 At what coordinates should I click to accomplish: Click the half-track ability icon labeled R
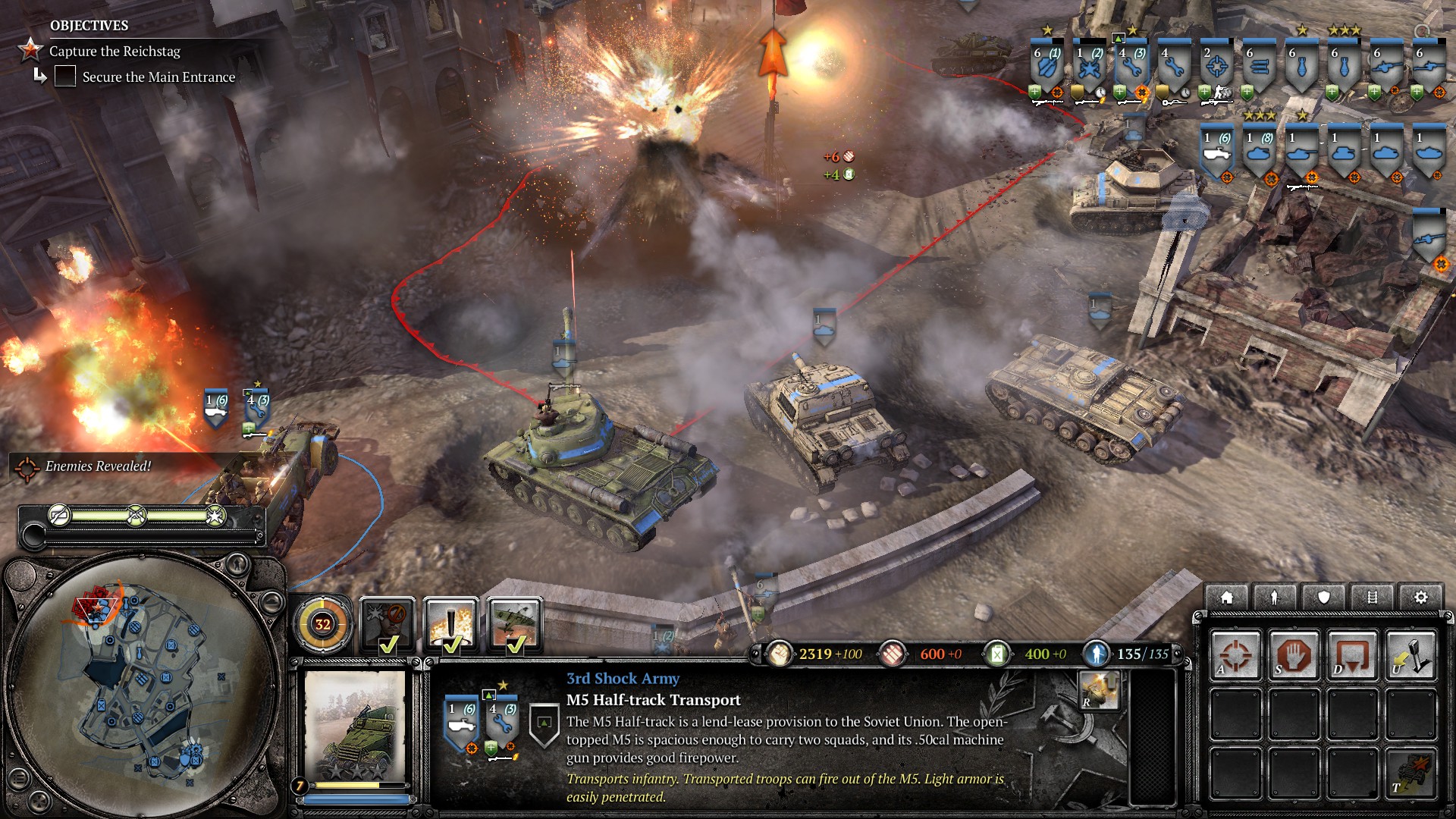pos(1099,689)
